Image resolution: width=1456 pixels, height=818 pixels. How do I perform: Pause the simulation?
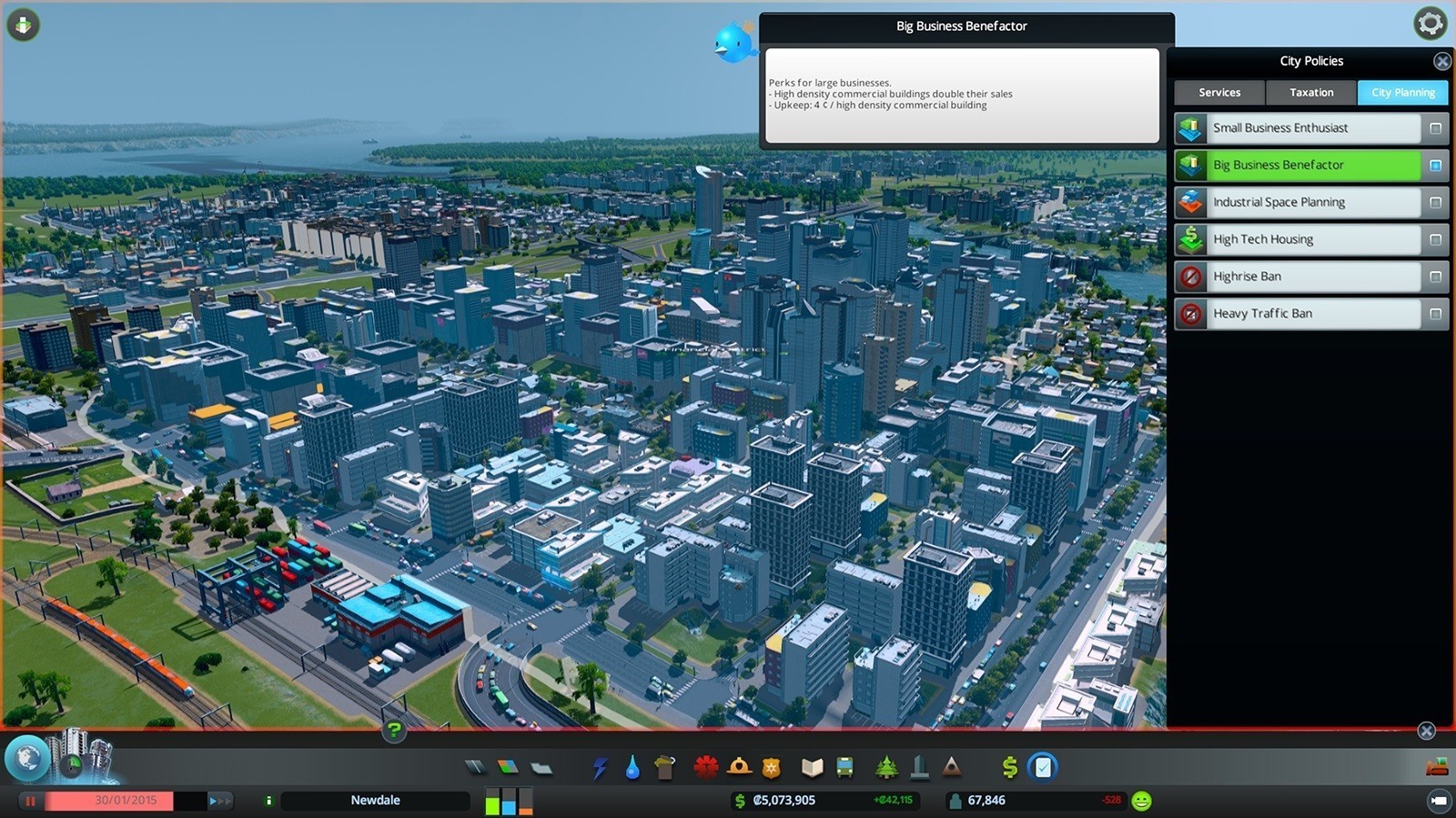point(30,801)
